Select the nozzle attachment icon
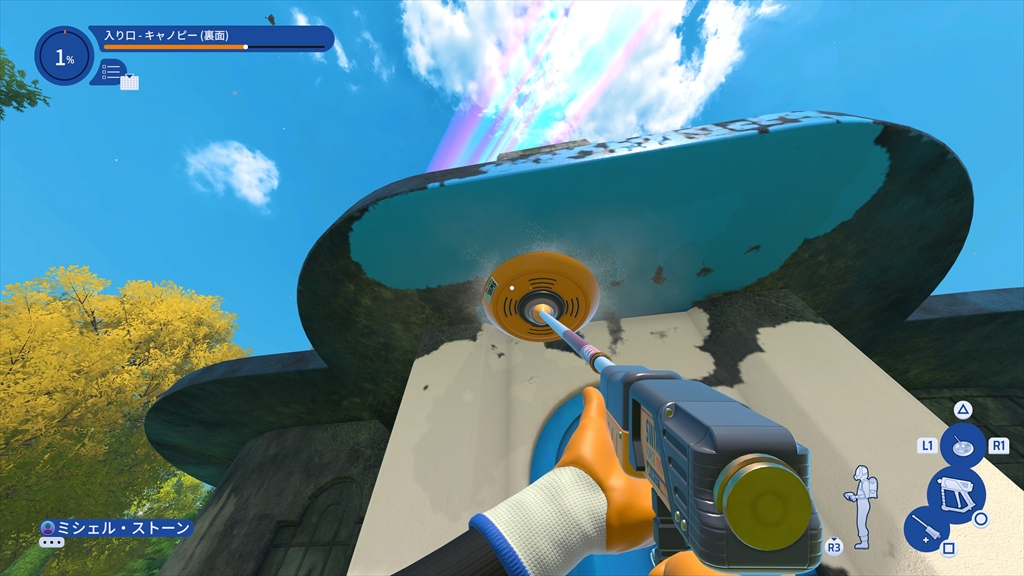The image size is (1024, 576). (963, 447)
